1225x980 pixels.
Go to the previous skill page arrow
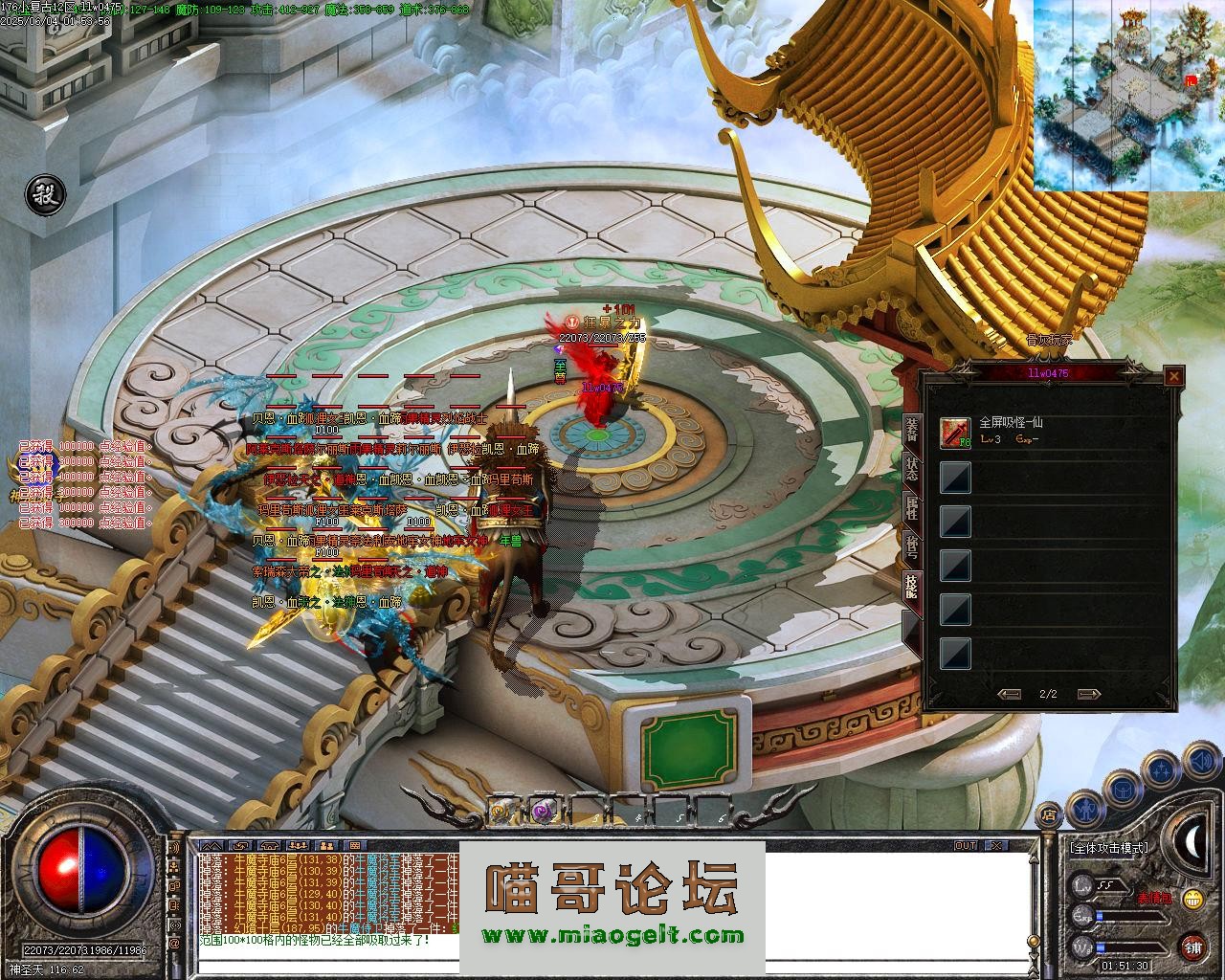(1009, 694)
